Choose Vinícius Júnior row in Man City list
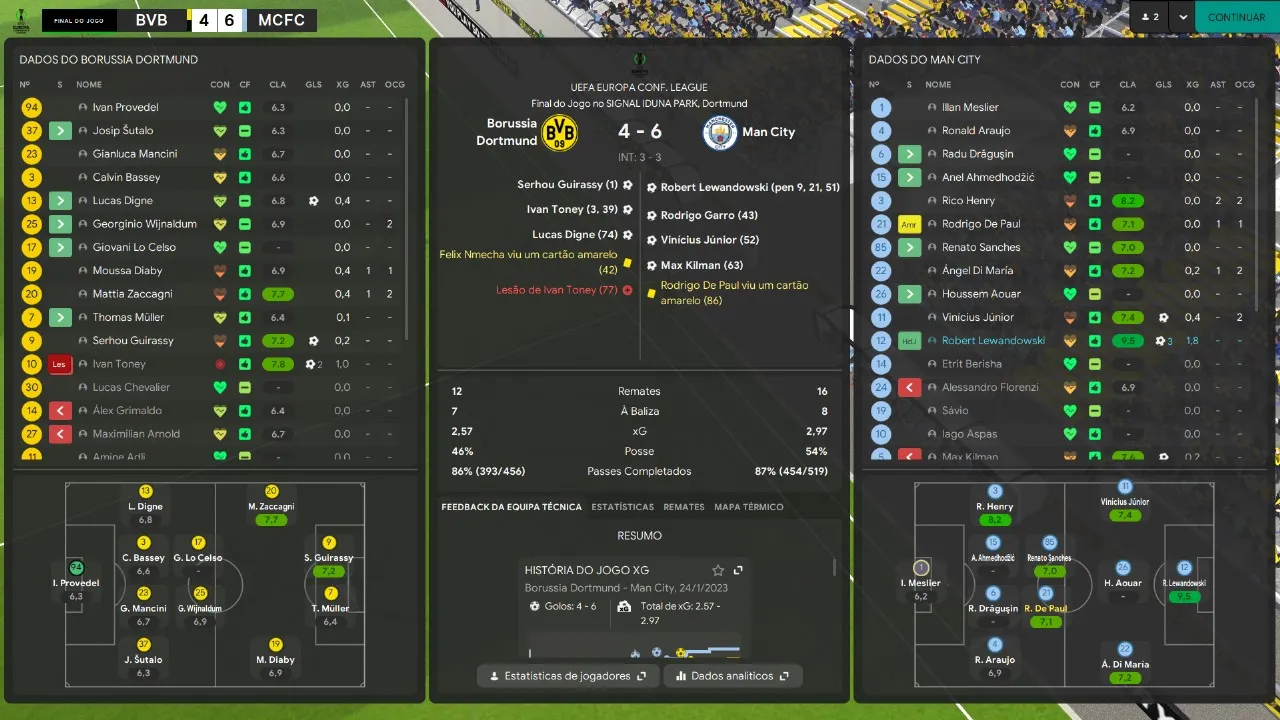The width and height of the screenshot is (1280, 720). [x=977, y=317]
